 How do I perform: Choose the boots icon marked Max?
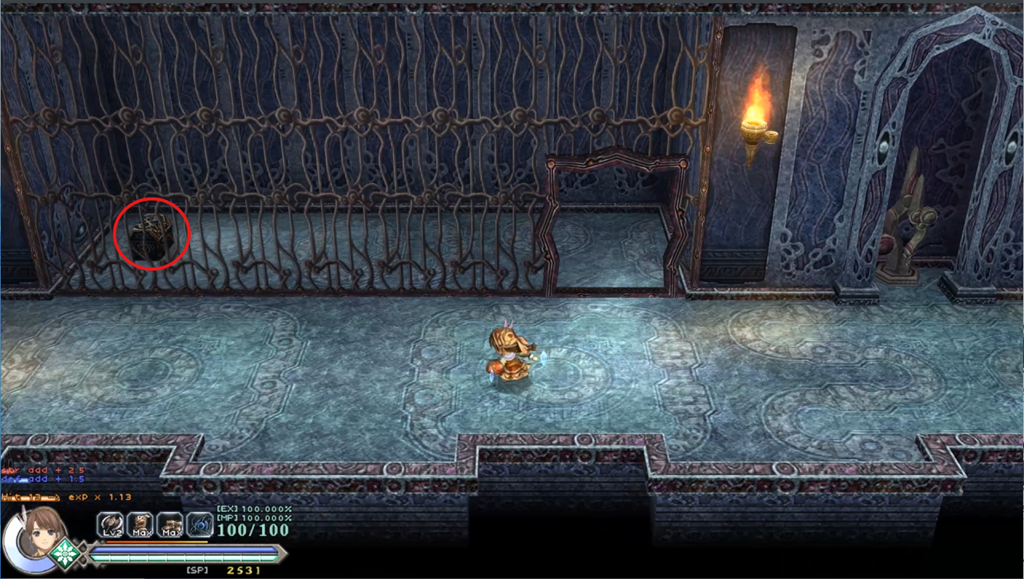[x=170, y=525]
